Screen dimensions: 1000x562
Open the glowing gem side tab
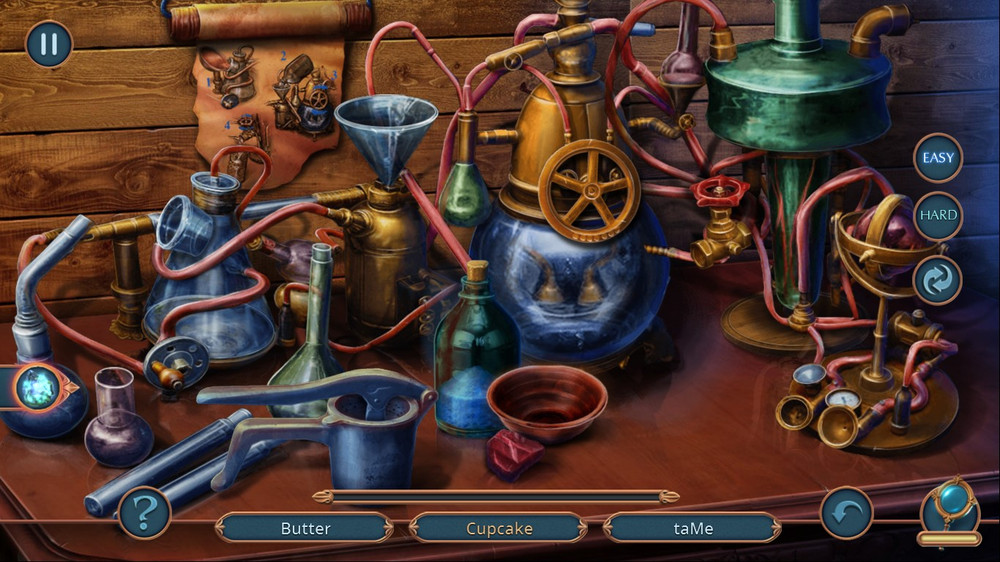click(x=40, y=386)
